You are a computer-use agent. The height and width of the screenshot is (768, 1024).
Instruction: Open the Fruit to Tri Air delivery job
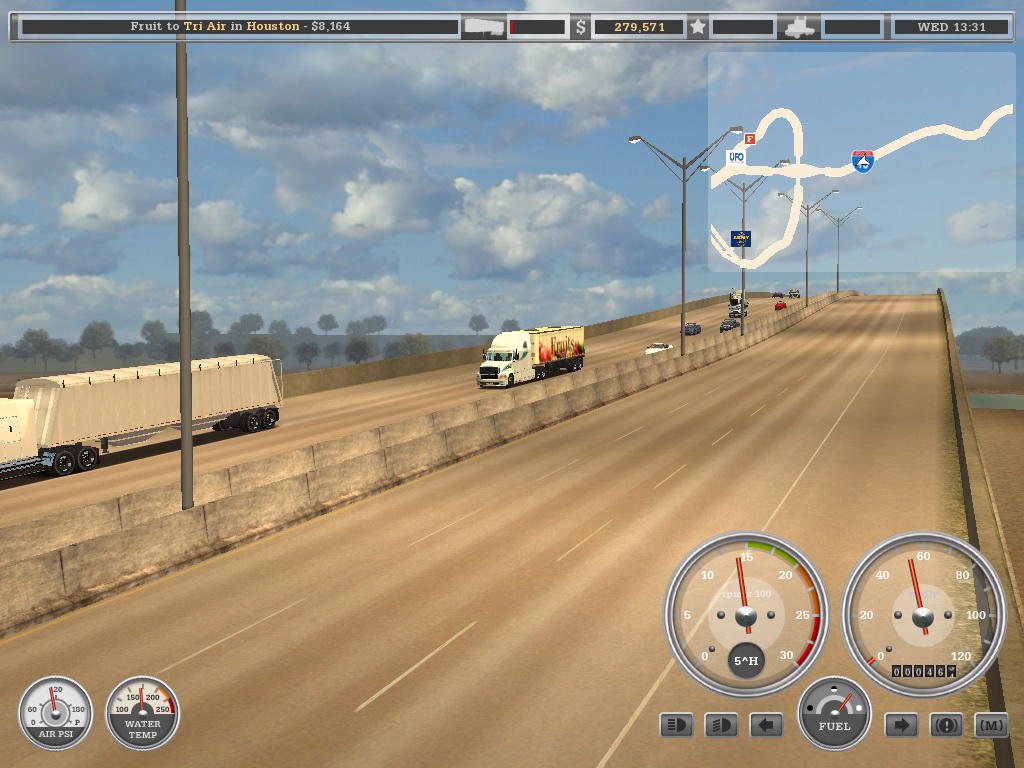240,27
